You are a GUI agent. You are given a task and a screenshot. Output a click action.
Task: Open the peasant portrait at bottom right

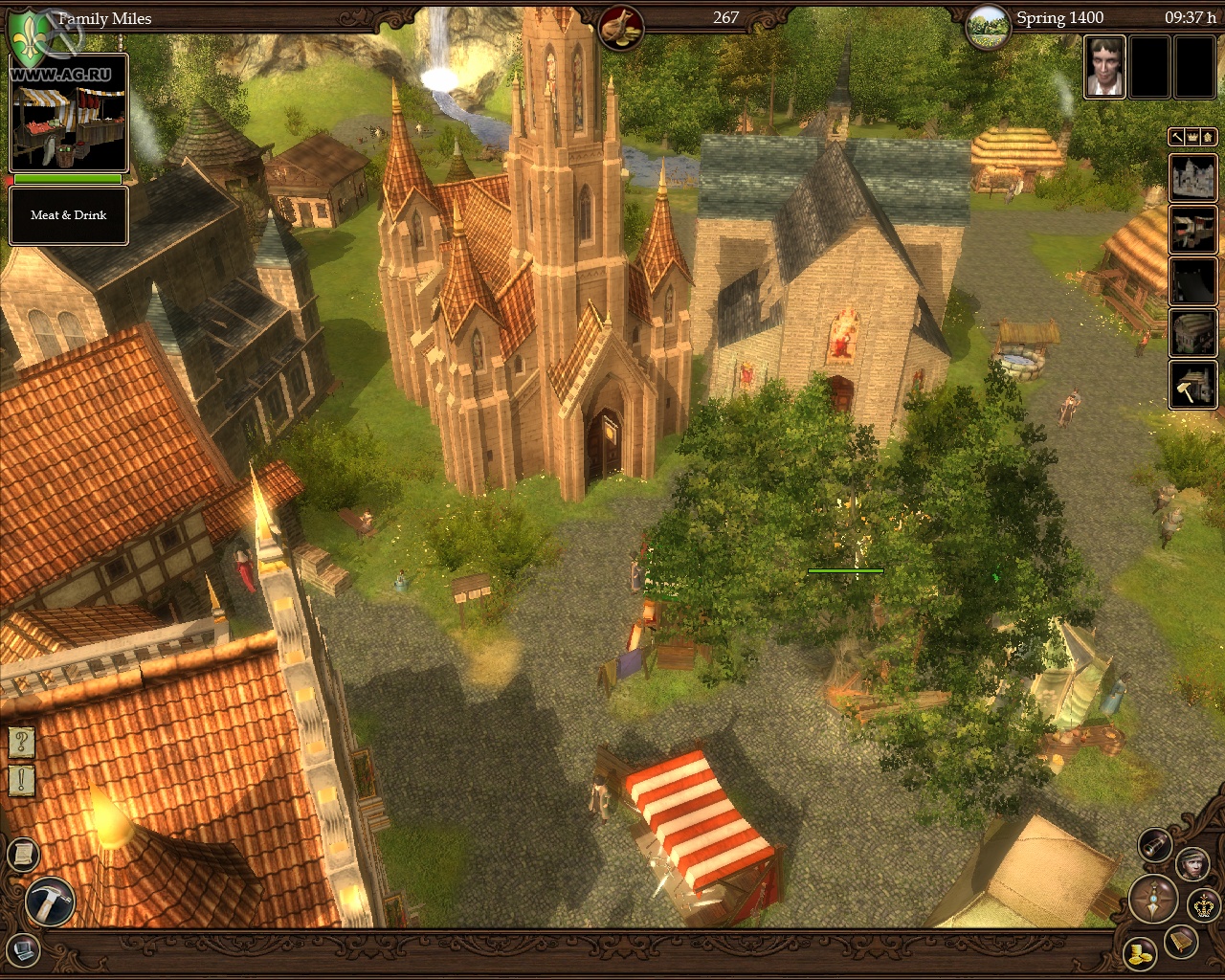pyautogui.click(x=1192, y=864)
